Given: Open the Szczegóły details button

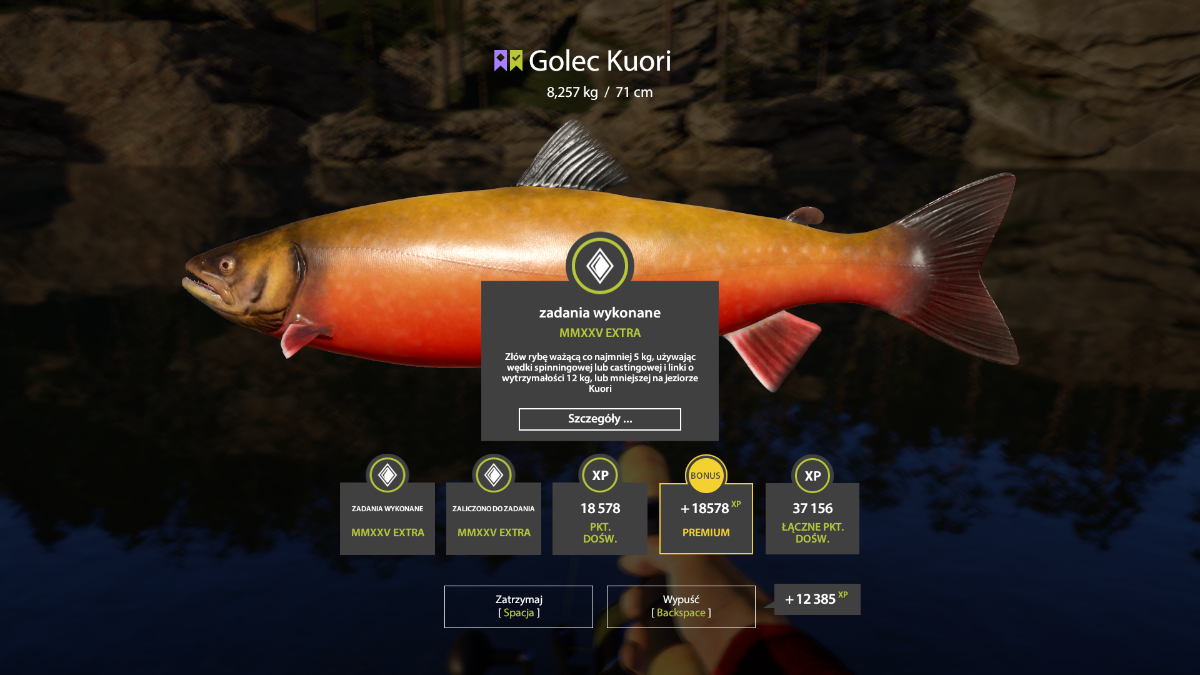Looking at the screenshot, I should 599,419.
